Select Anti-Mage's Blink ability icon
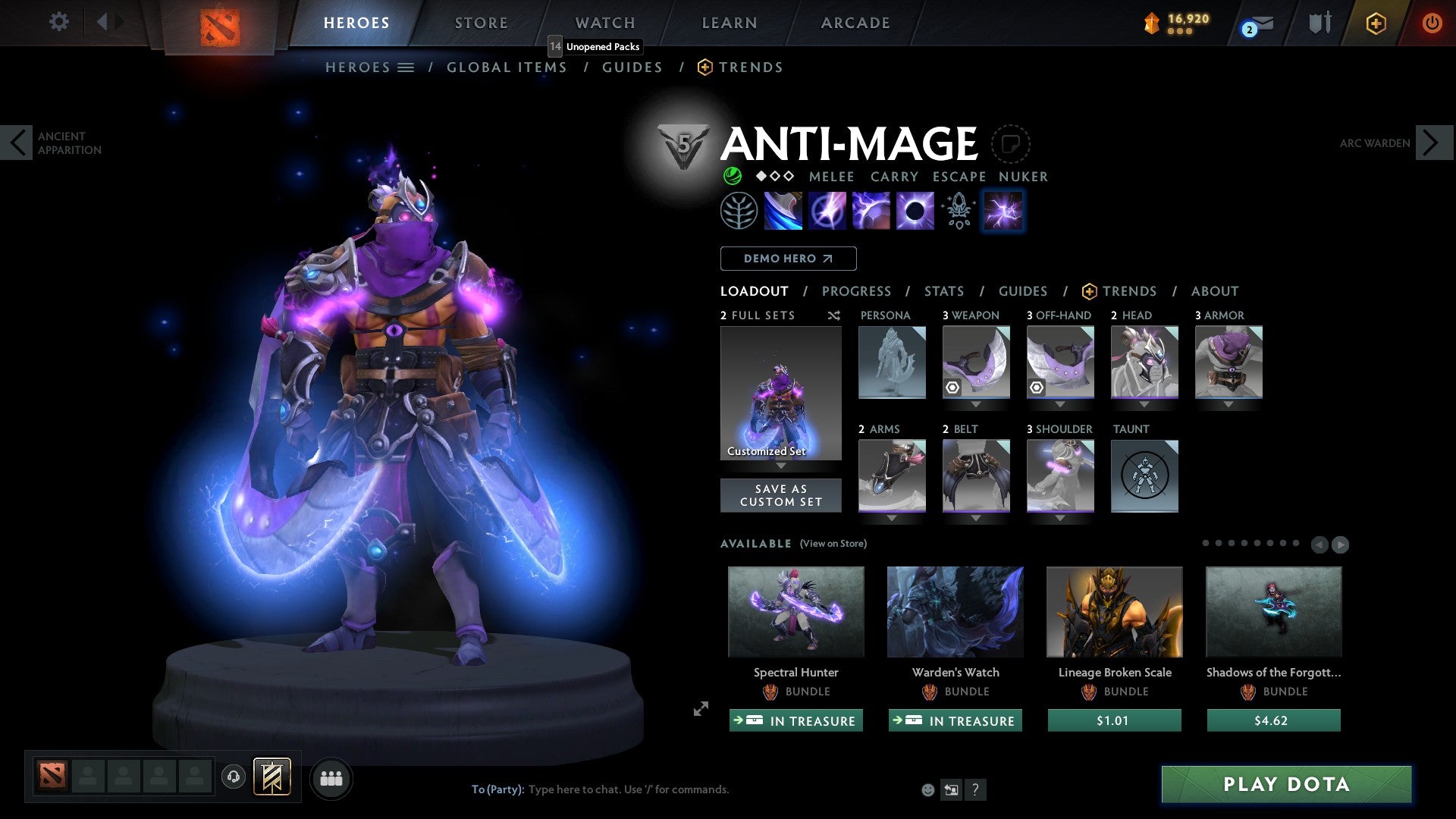Screen dimensions: 1456x819 pos(828,211)
